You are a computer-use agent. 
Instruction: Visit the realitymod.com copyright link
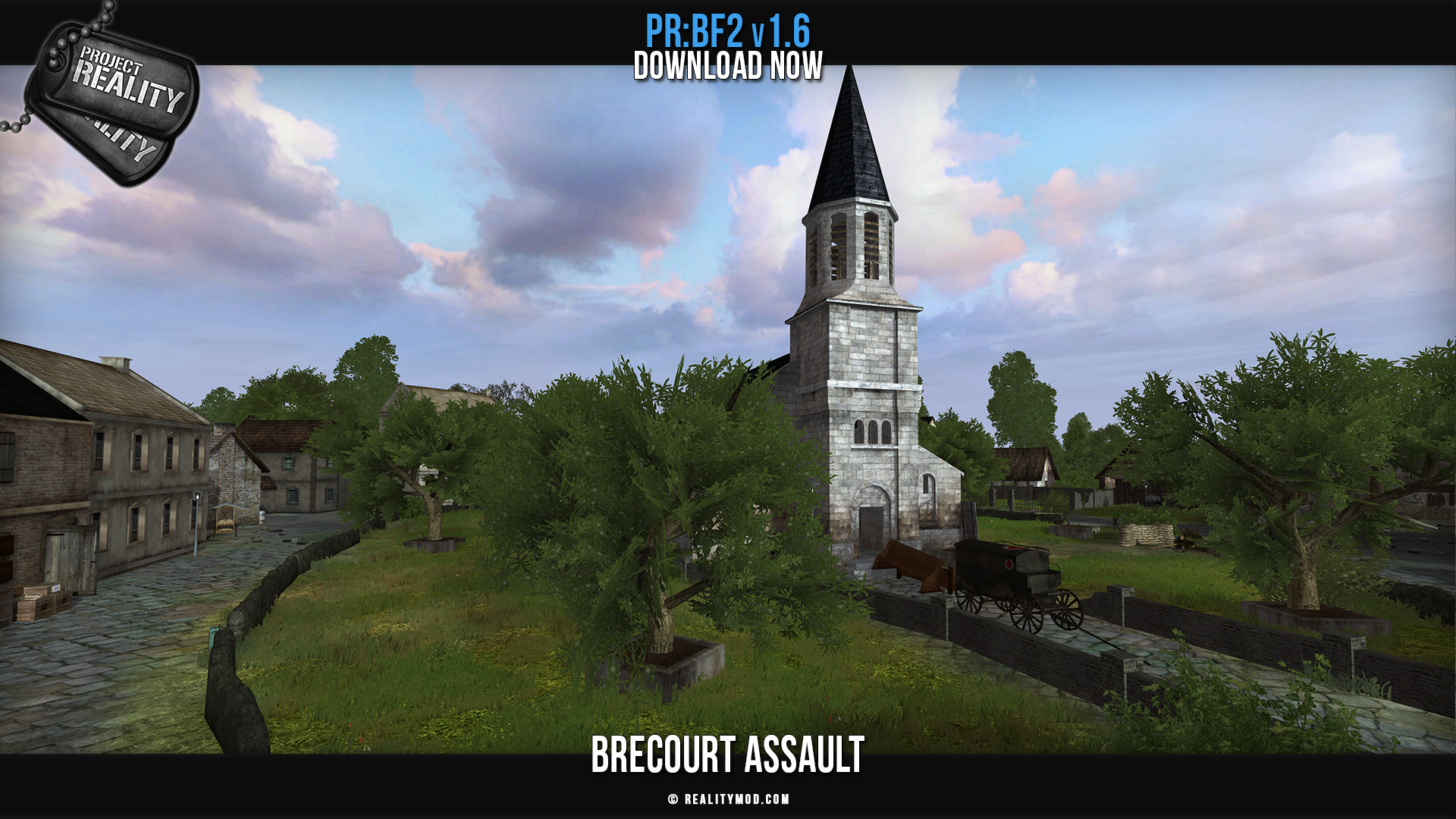tap(729, 799)
